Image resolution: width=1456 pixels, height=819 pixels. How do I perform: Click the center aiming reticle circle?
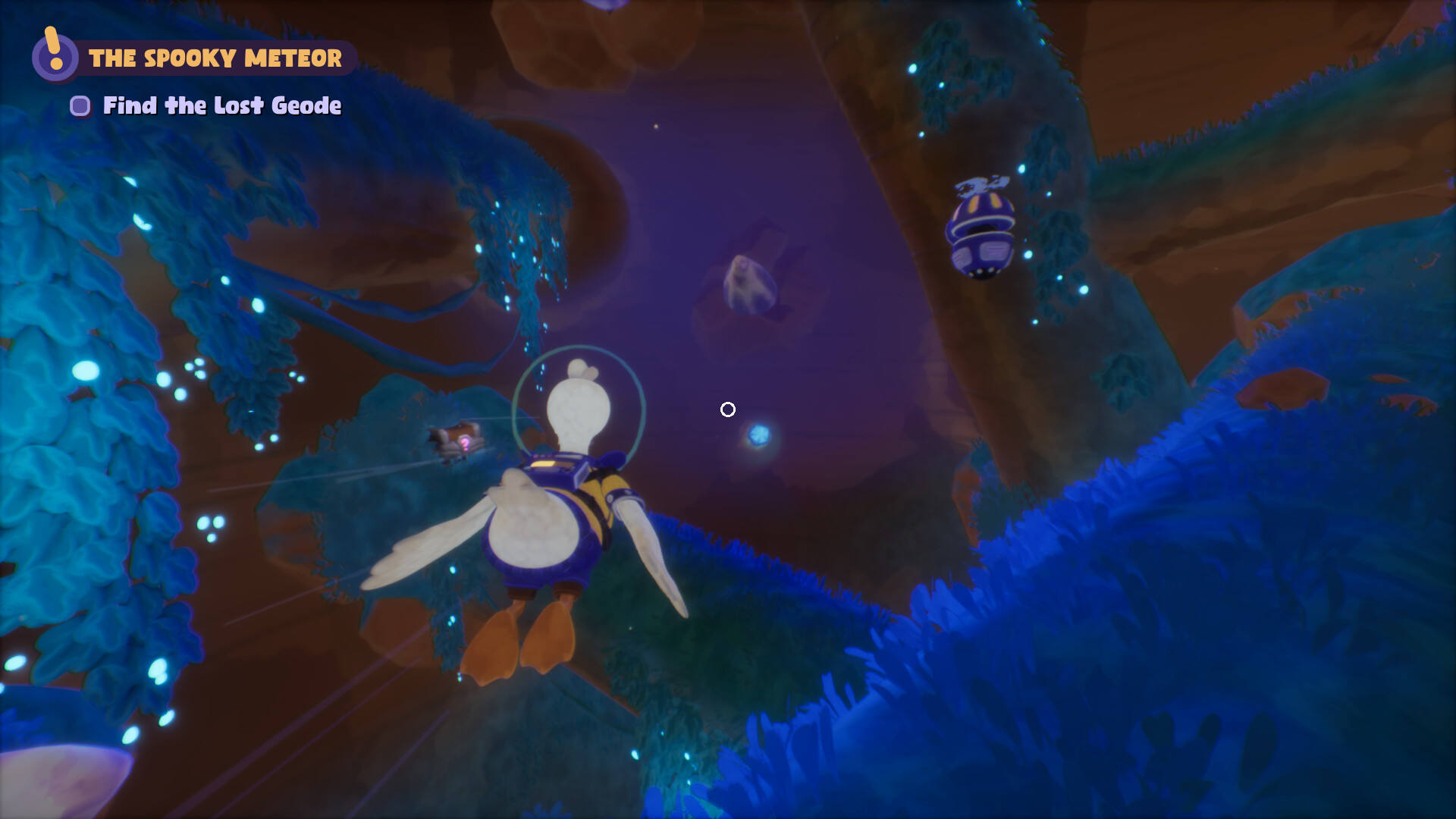tap(727, 409)
